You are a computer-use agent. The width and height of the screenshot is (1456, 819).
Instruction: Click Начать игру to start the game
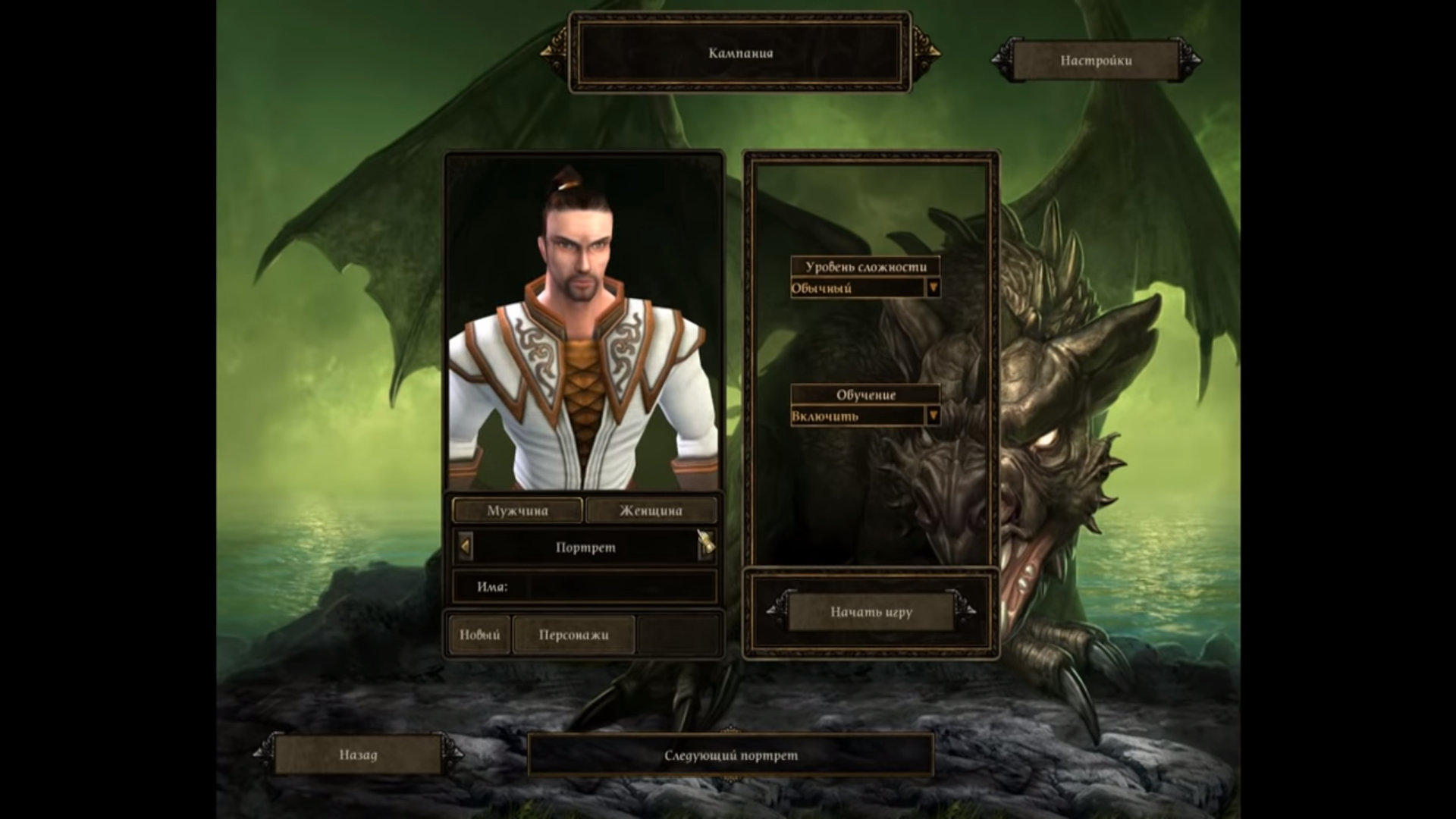pos(871,612)
